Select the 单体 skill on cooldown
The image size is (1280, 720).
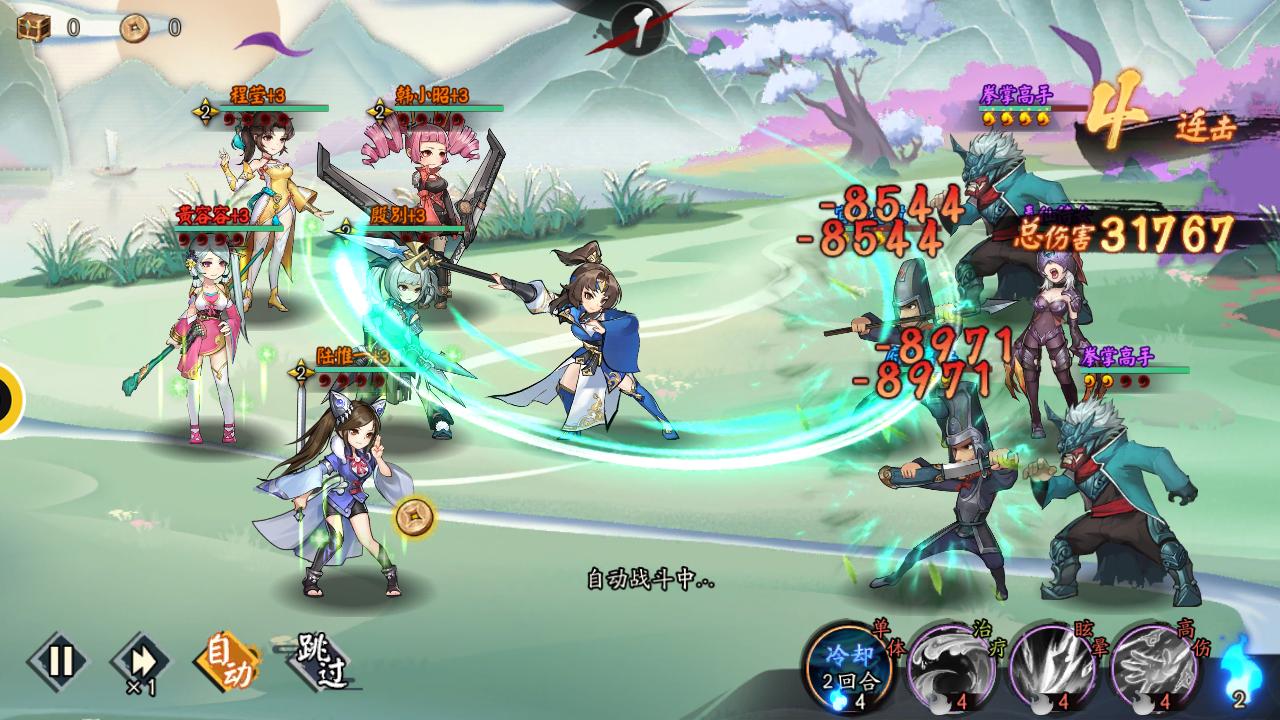(846, 663)
